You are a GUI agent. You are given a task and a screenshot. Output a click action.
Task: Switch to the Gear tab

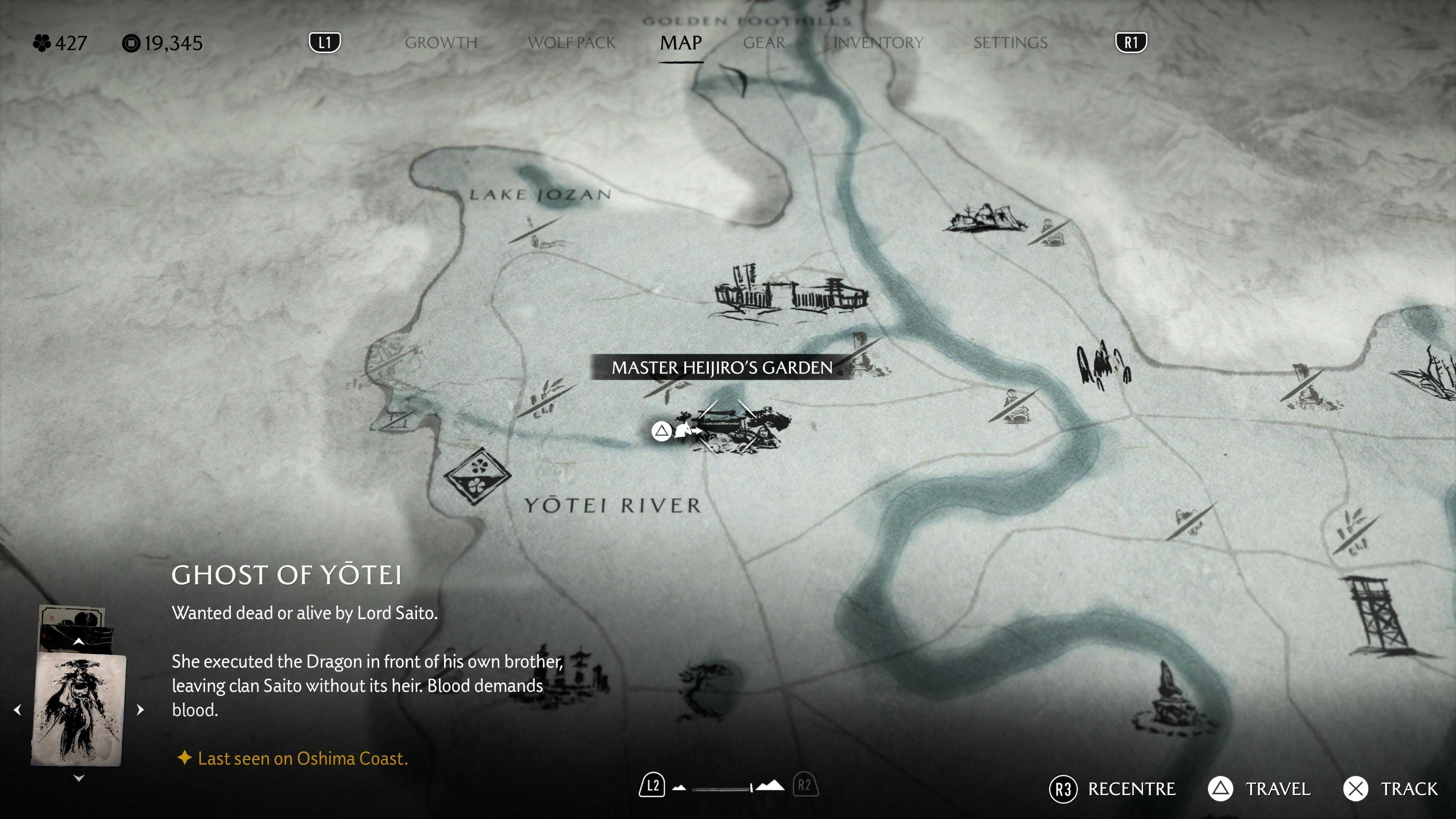pos(764,43)
